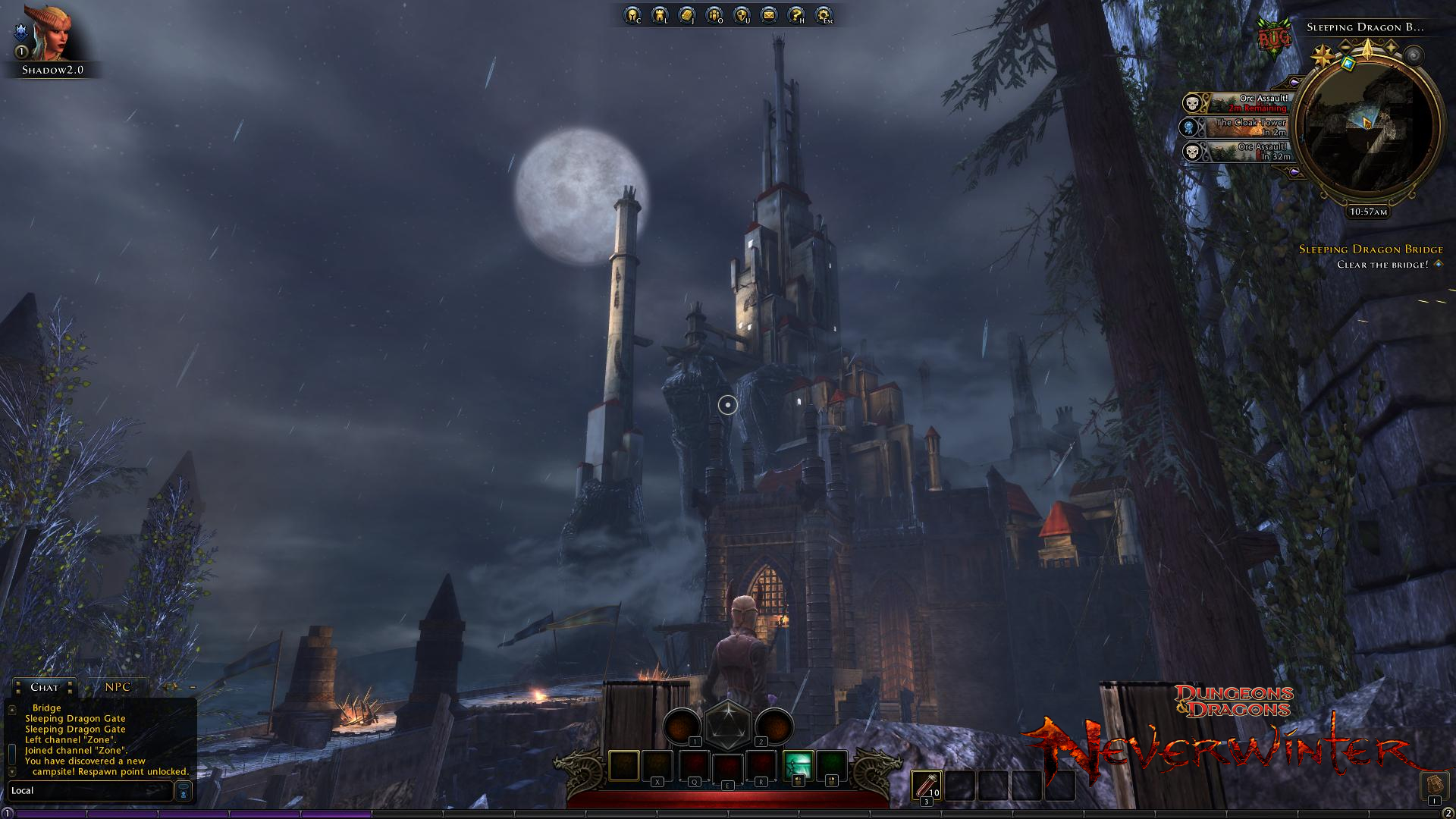Report an issue with the BUG button
Image resolution: width=1456 pixels, height=819 pixels.
pos(1273,36)
